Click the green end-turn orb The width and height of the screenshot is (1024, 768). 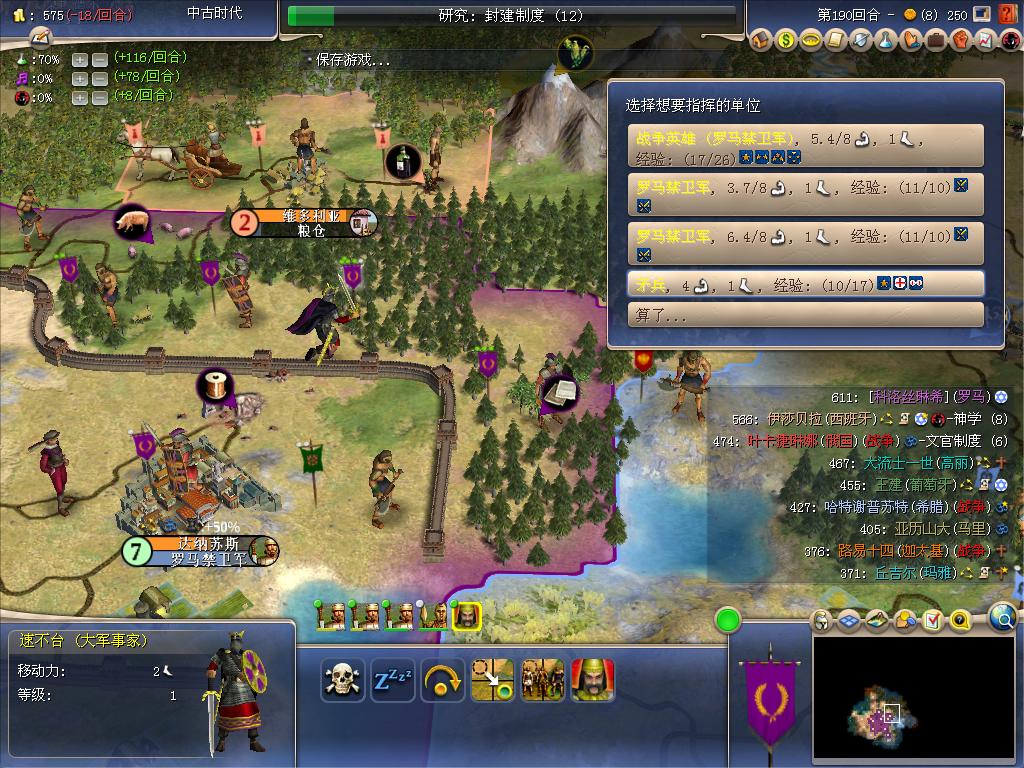click(x=728, y=620)
